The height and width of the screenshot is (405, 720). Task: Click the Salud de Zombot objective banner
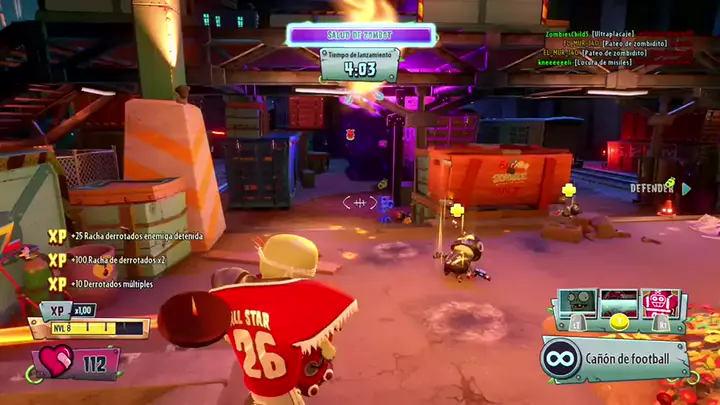pyautogui.click(x=361, y=35)
